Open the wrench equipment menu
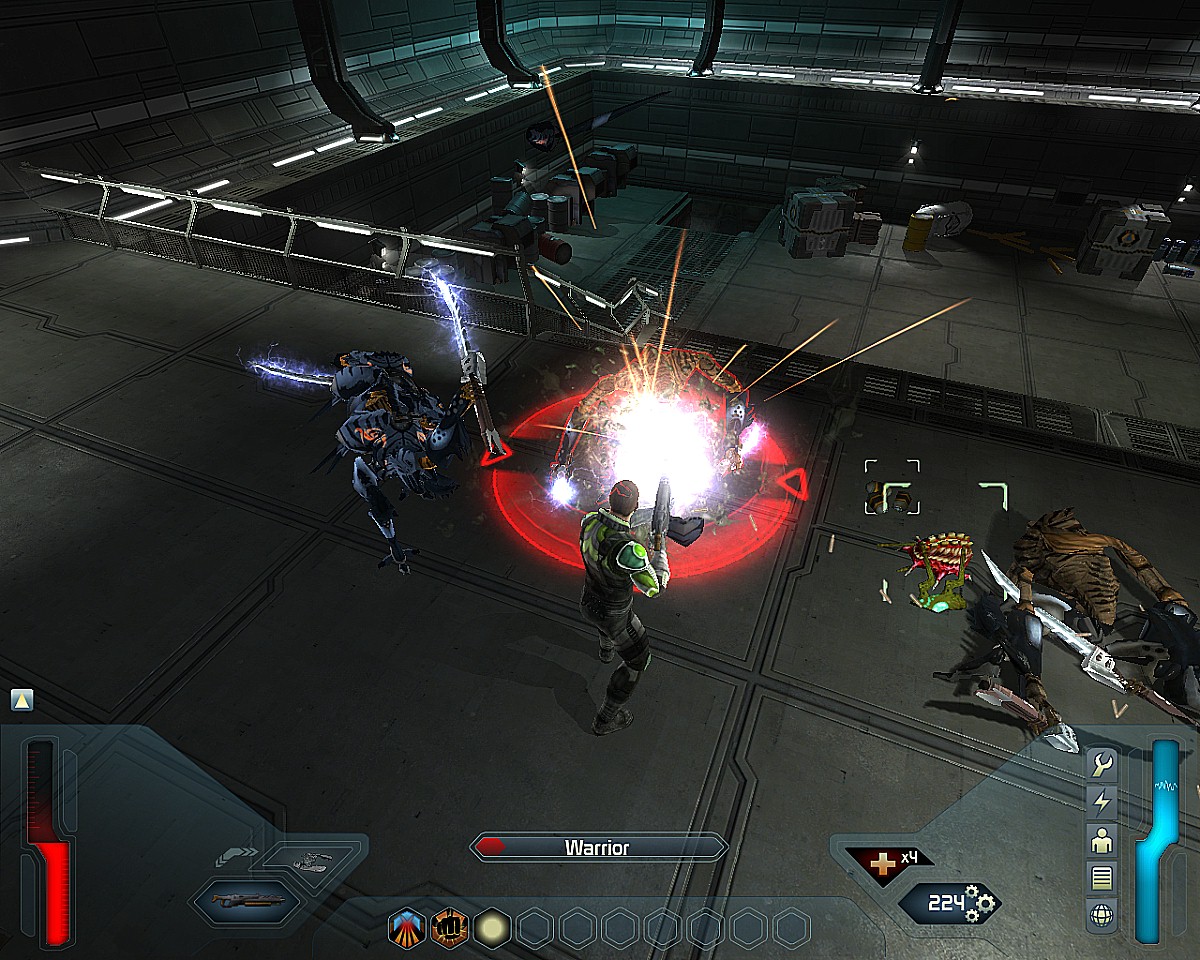Image resolution: width=1200 pixels, height=960 pixels. point(1102,765)
